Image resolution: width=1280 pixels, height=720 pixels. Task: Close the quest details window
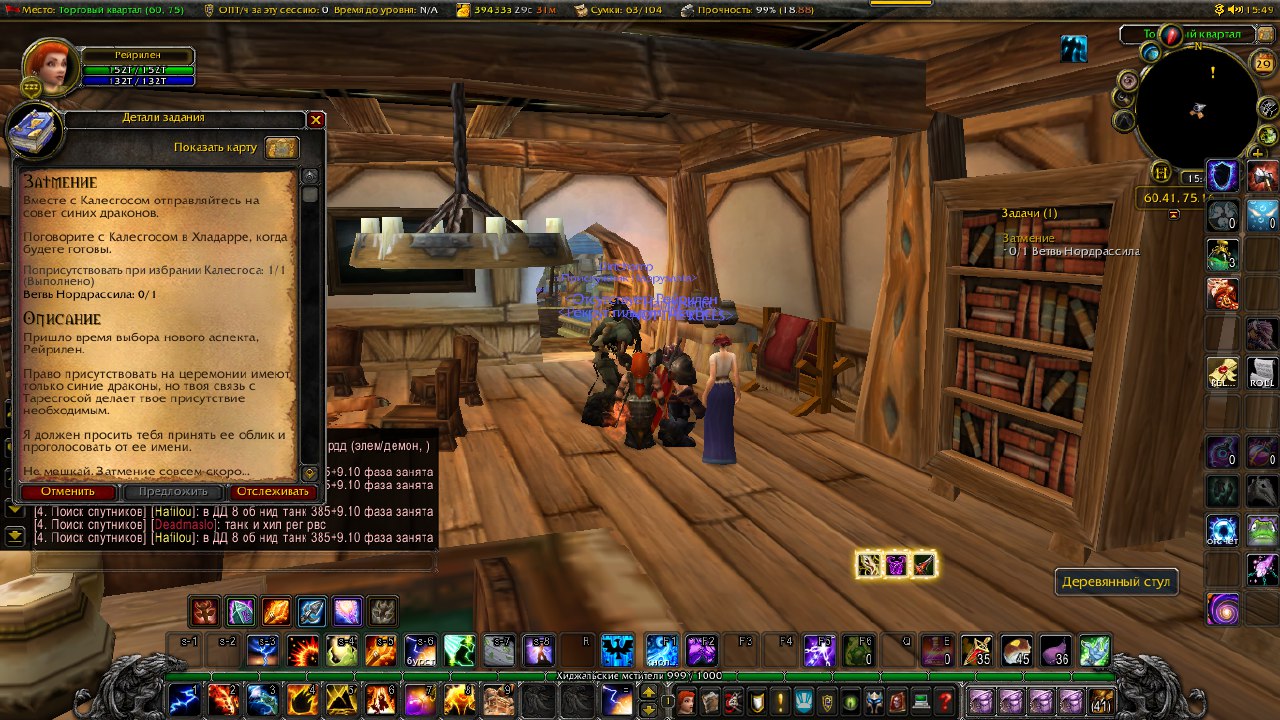pyautogui.click(x=316, y=120)
